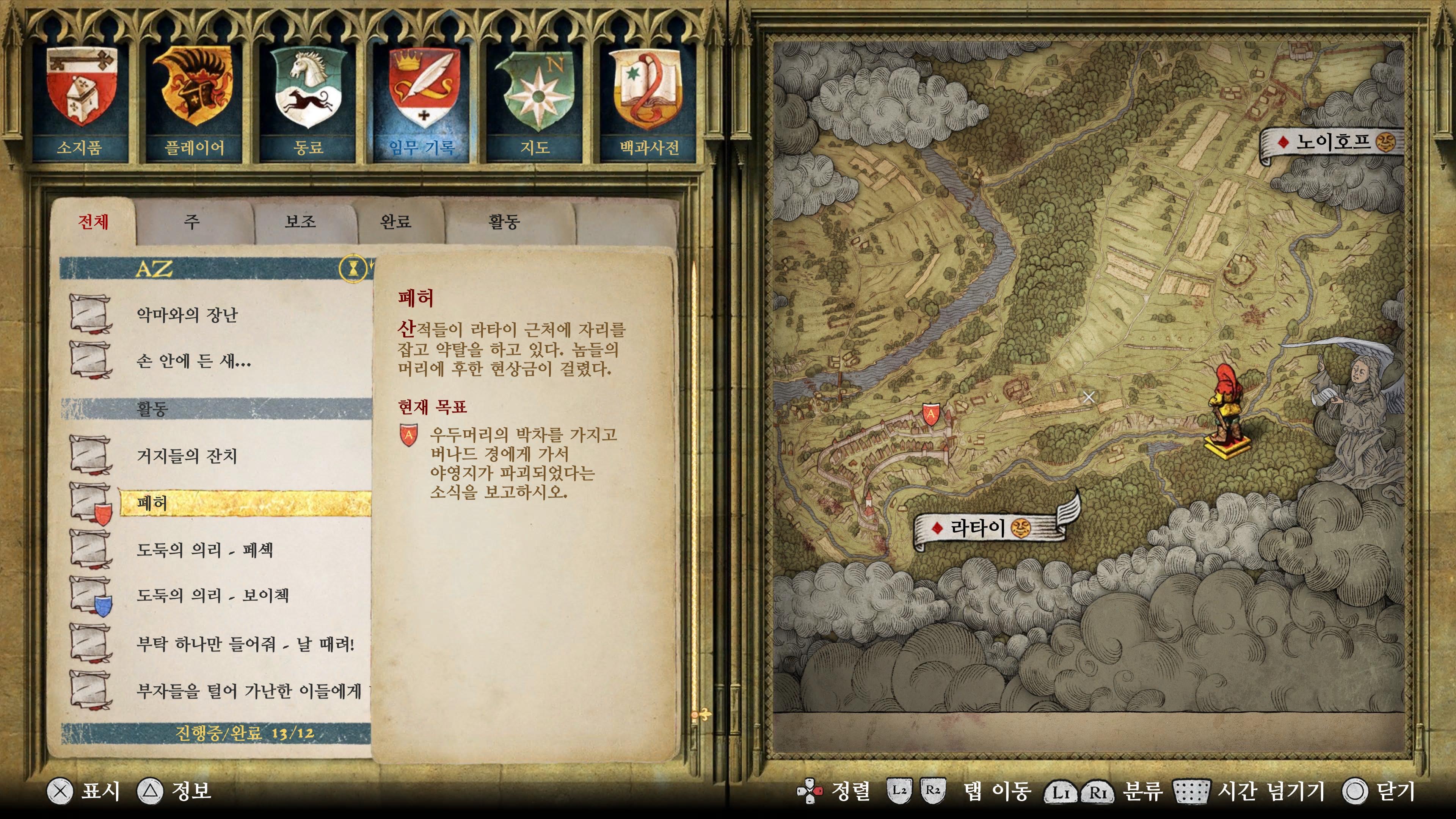The width and height of the screenshot is (1456, 819).
Task: Switch to the 보조 side quests tab
Action: click(300, 221)
